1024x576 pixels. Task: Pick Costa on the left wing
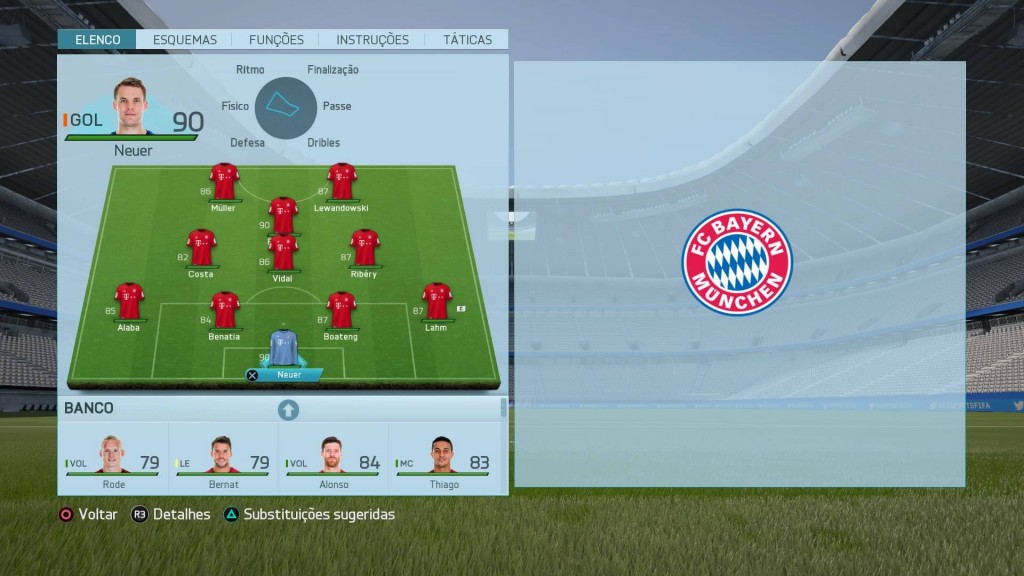(x=201, y=248)
